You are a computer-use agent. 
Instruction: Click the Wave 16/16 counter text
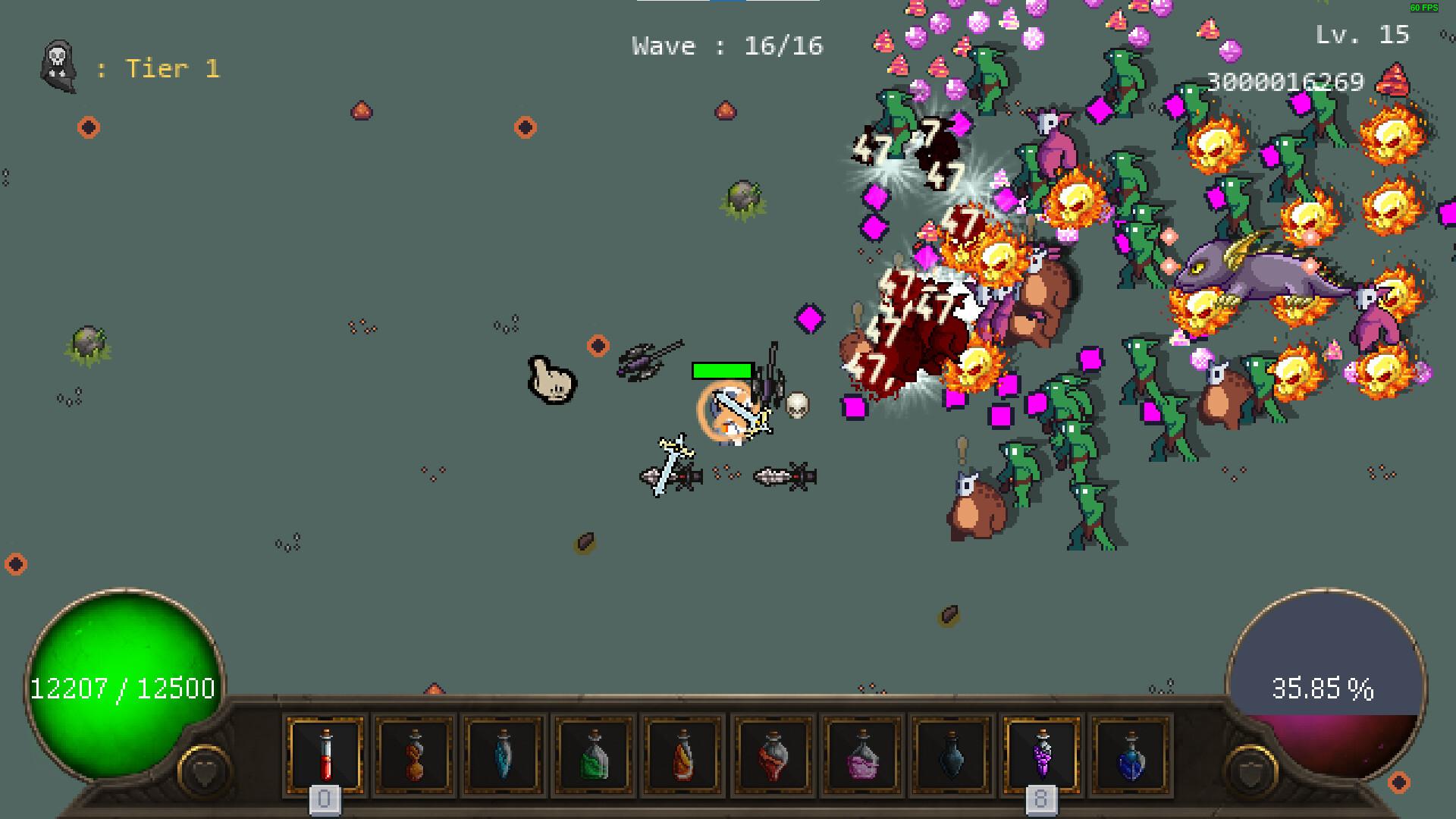pos(726,45)
